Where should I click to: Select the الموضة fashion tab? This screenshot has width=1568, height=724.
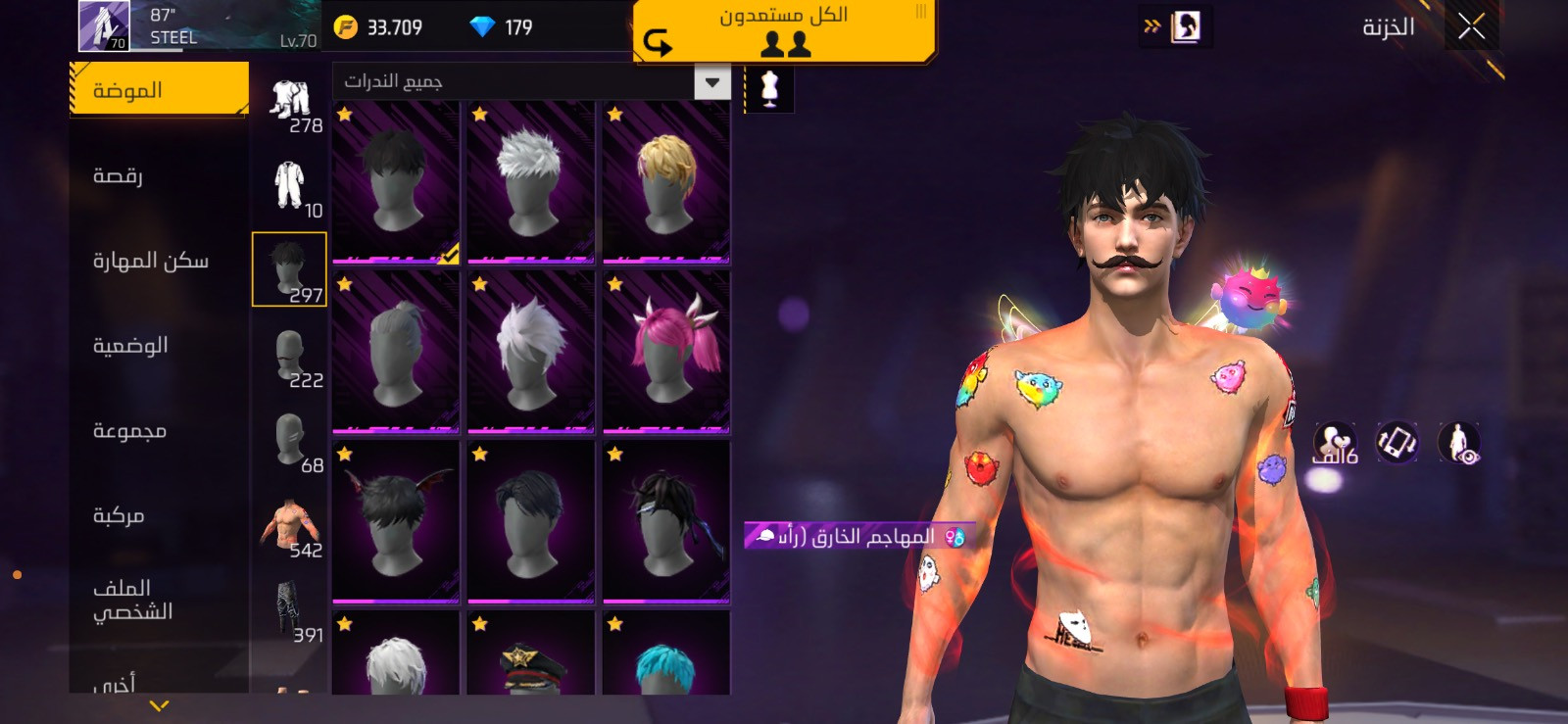[160, 90]
